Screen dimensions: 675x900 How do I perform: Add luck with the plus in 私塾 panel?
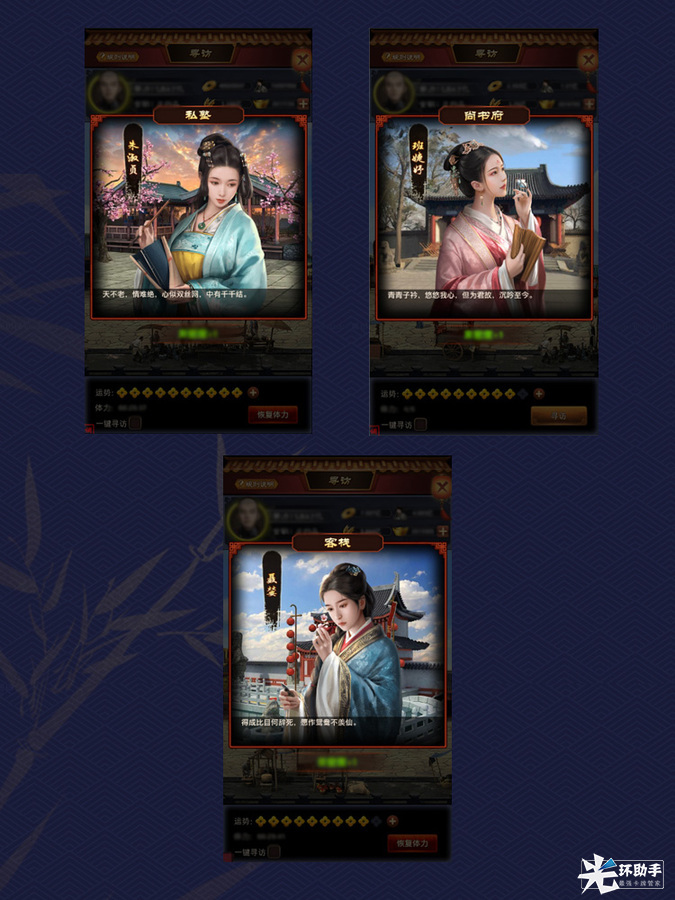tap(253, 394)
